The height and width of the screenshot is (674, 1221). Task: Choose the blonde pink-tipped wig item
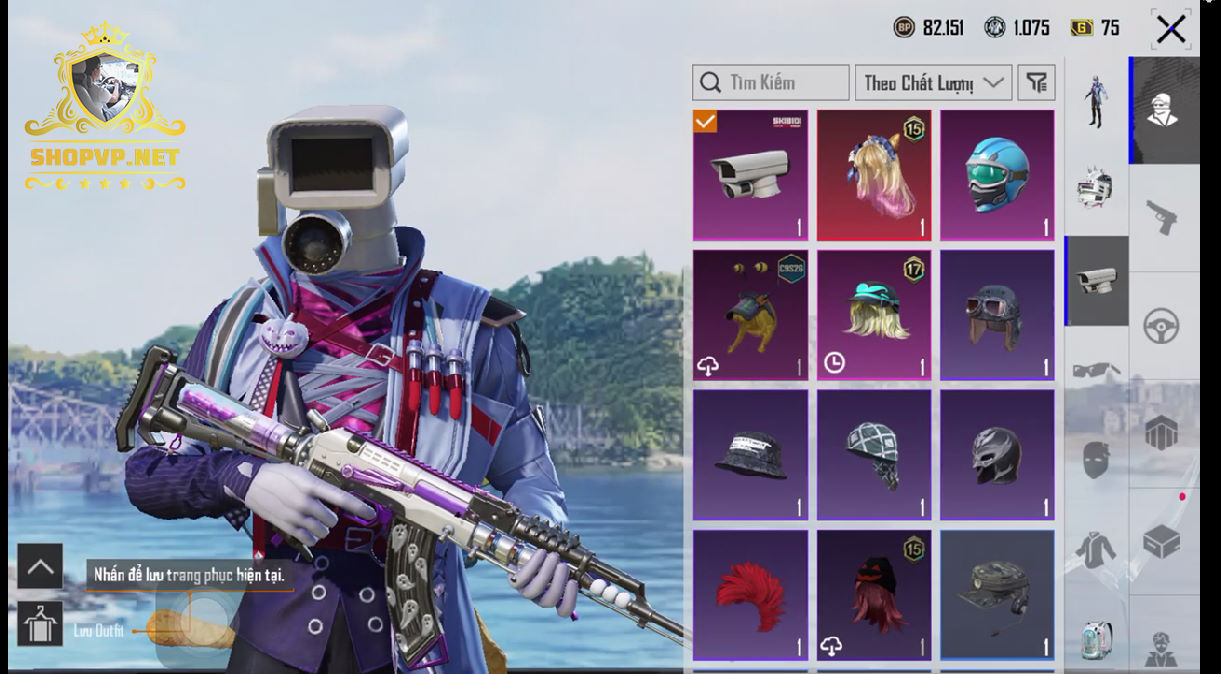tap(873, 175)
